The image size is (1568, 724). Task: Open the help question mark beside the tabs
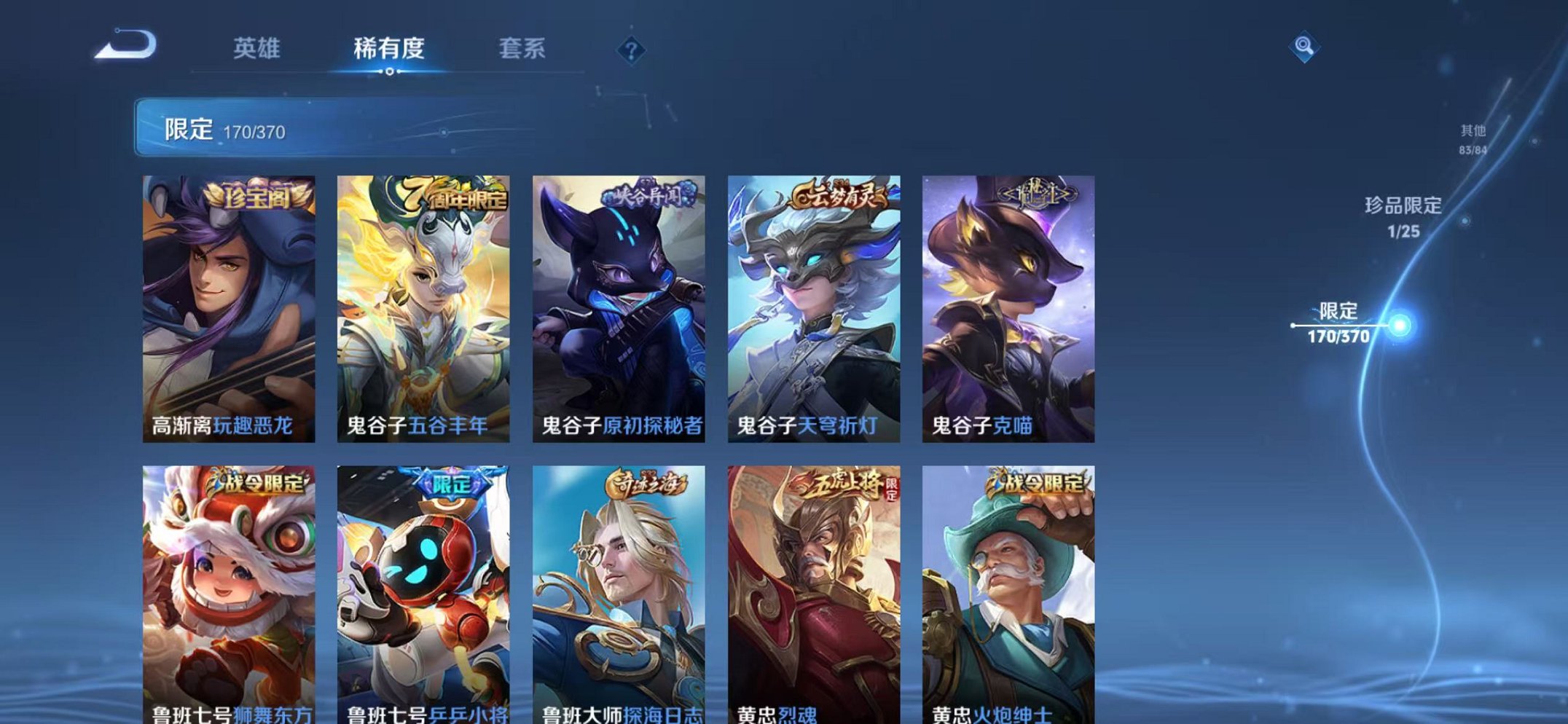pos(631,50)
